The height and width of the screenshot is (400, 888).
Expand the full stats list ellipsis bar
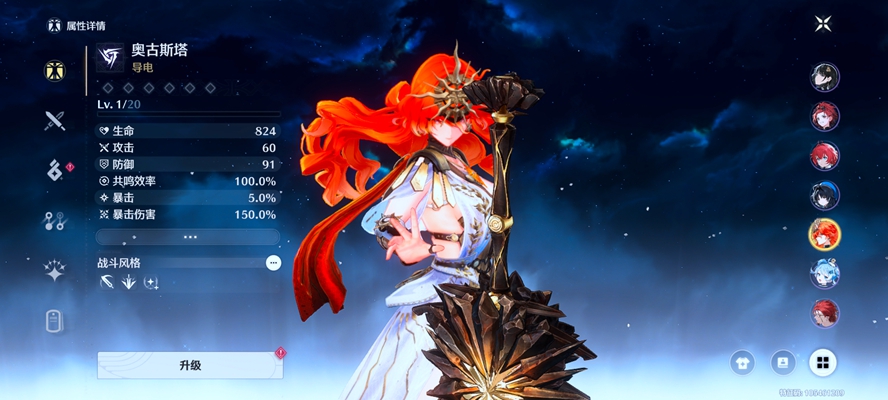190,237
